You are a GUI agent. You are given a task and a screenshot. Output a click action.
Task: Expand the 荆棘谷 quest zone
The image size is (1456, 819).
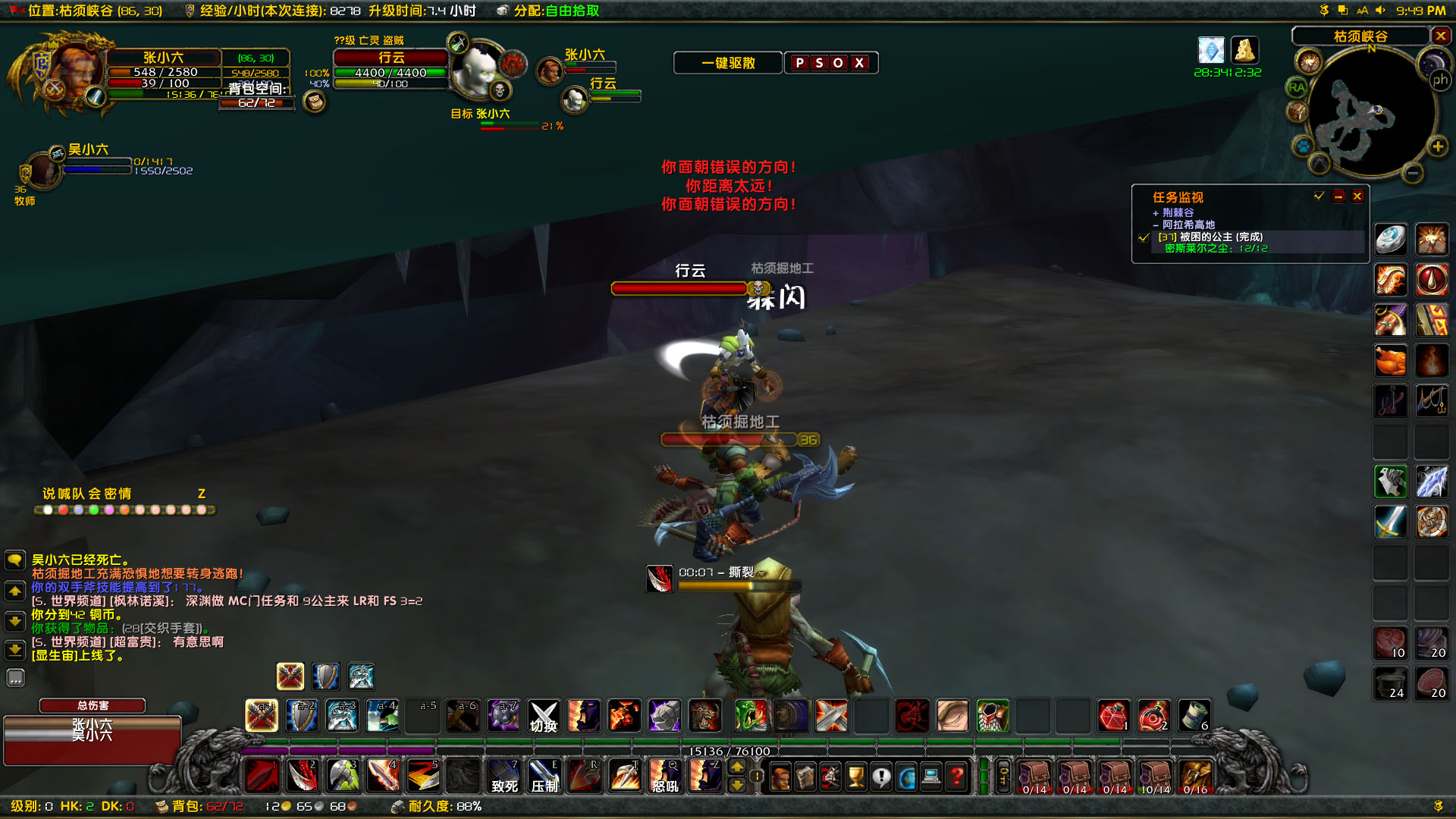click(x=1156, y=212)
